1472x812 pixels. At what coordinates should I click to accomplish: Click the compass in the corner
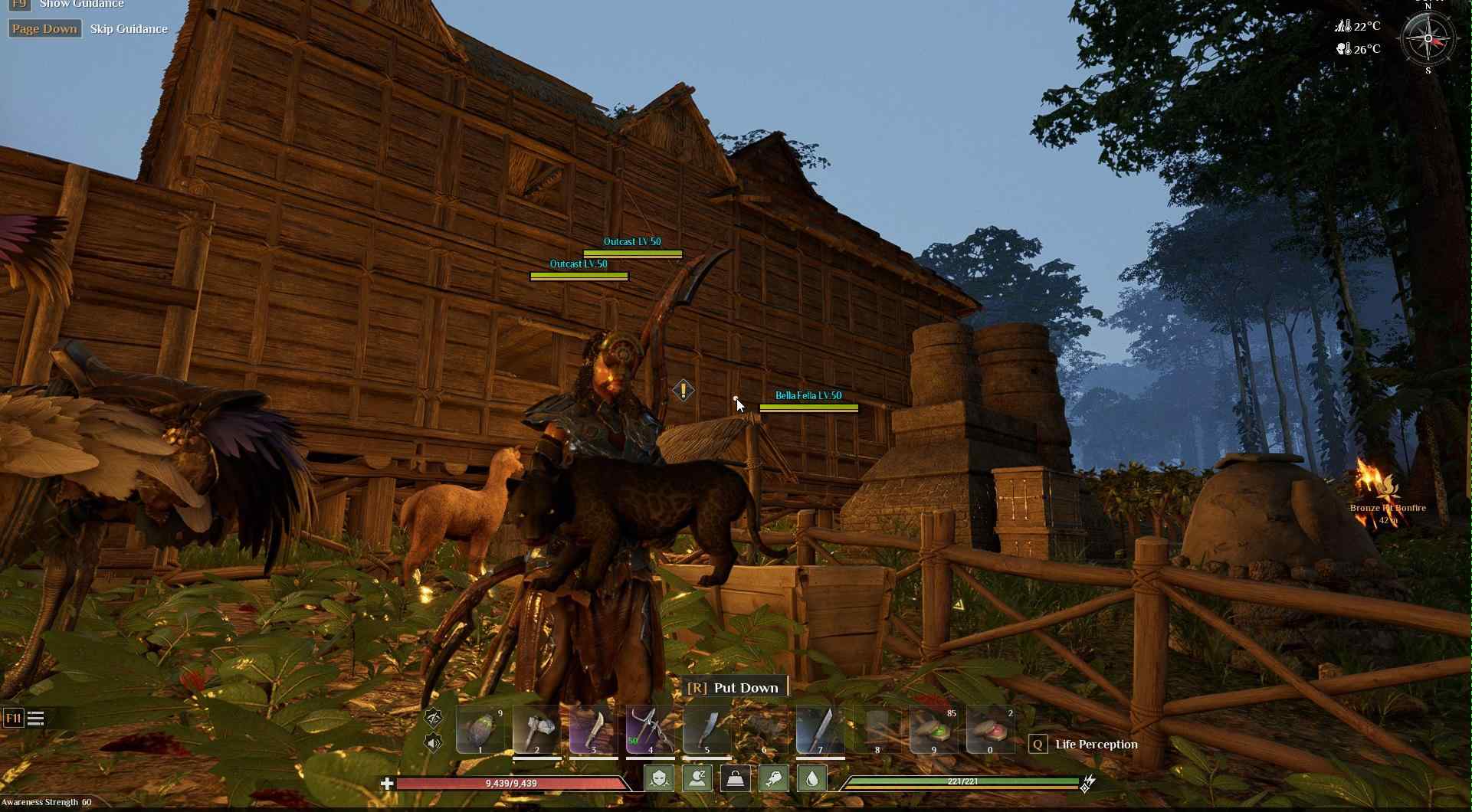pyautogui.click(x=1428, y=38)
